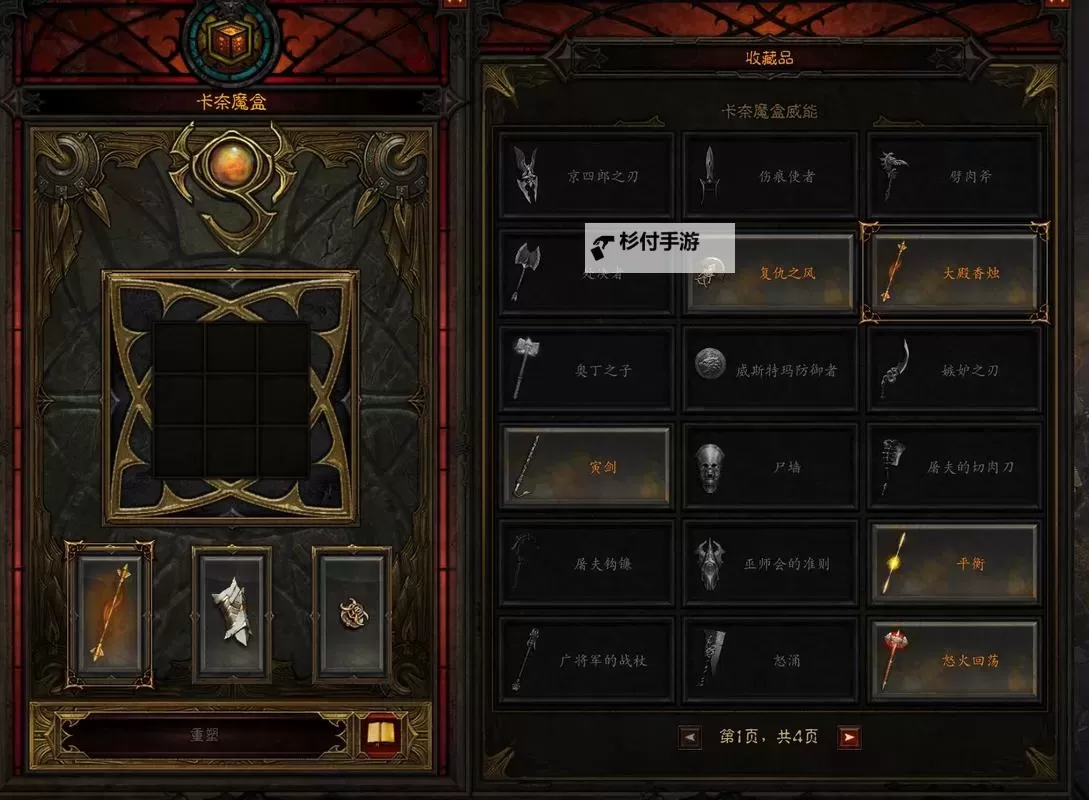Pick the 巫师会的准则 power entry
The height and width of the screenshot is (800, 1089).
[x=770, y=564]
